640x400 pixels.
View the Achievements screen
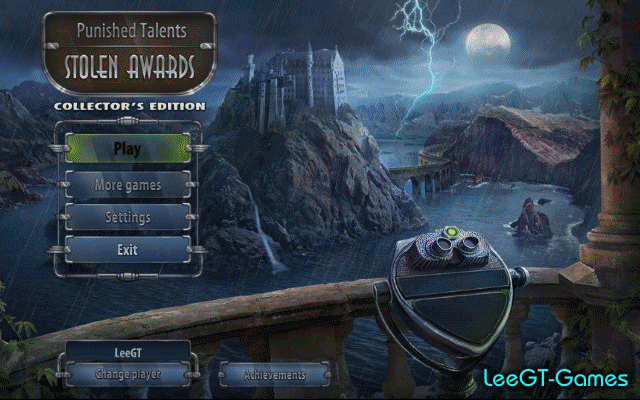coord(274,375)
